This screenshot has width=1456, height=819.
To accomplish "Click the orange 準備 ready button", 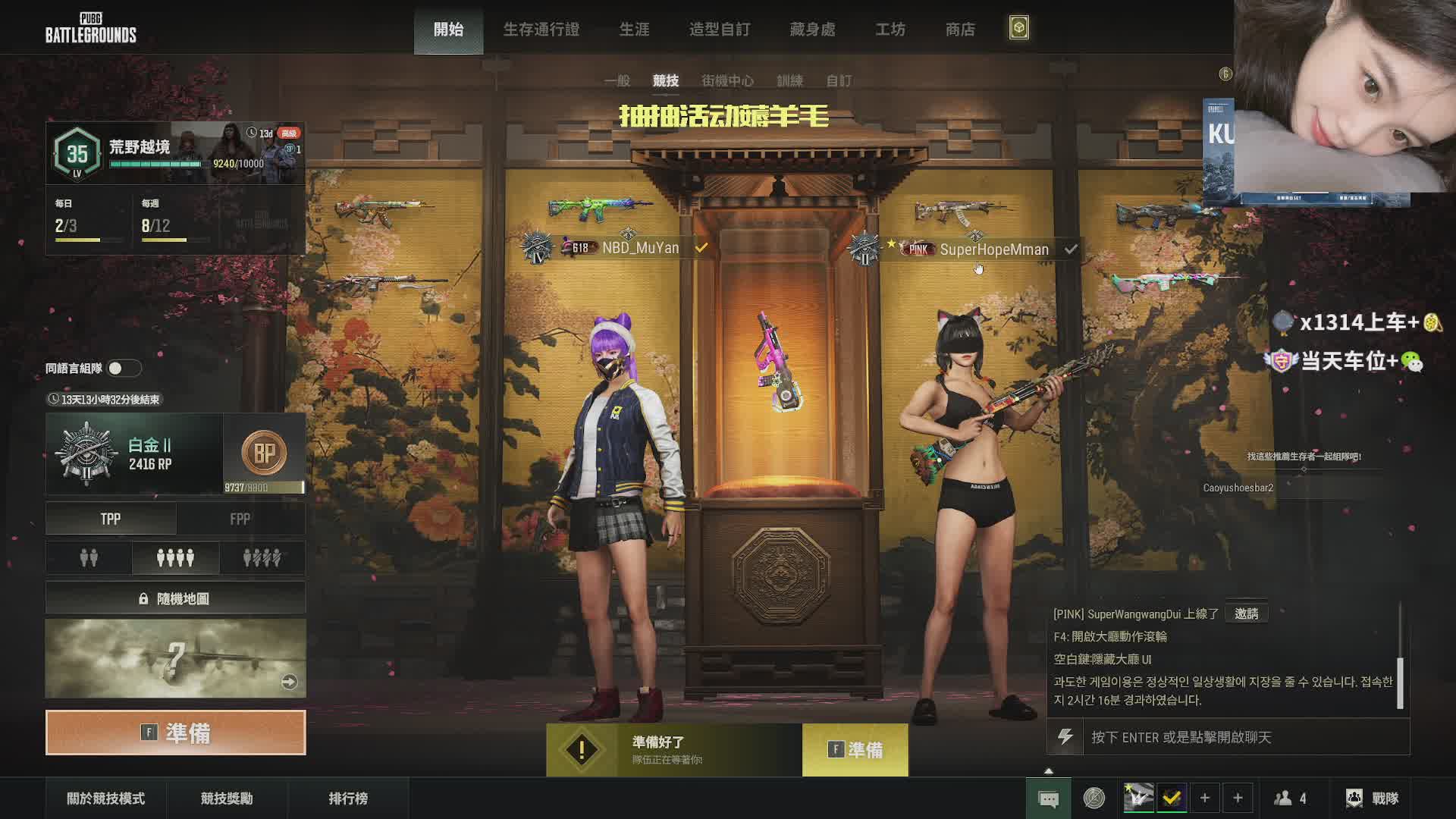I will click(176, 733).
